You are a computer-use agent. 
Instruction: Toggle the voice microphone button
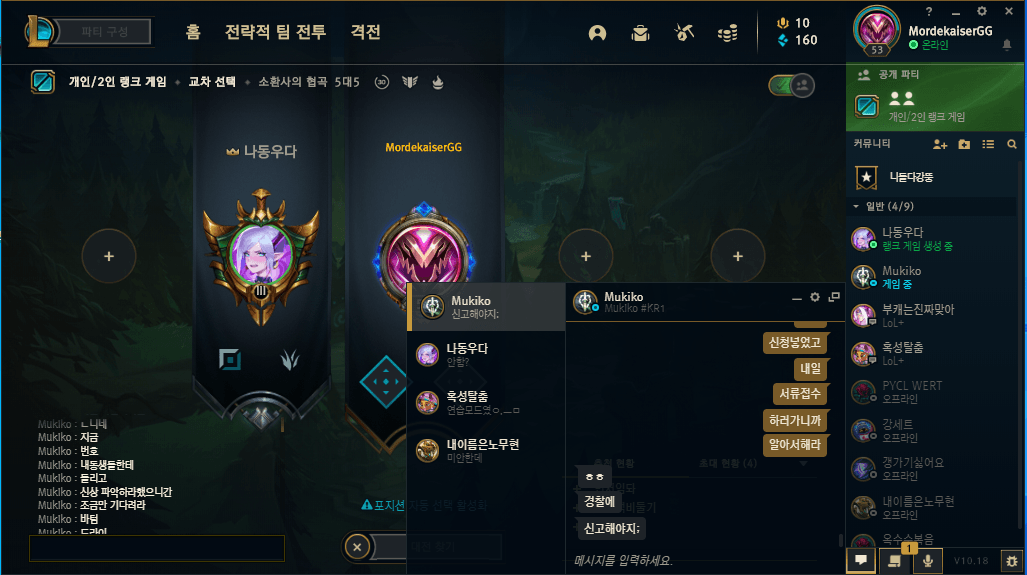(928, 561)
